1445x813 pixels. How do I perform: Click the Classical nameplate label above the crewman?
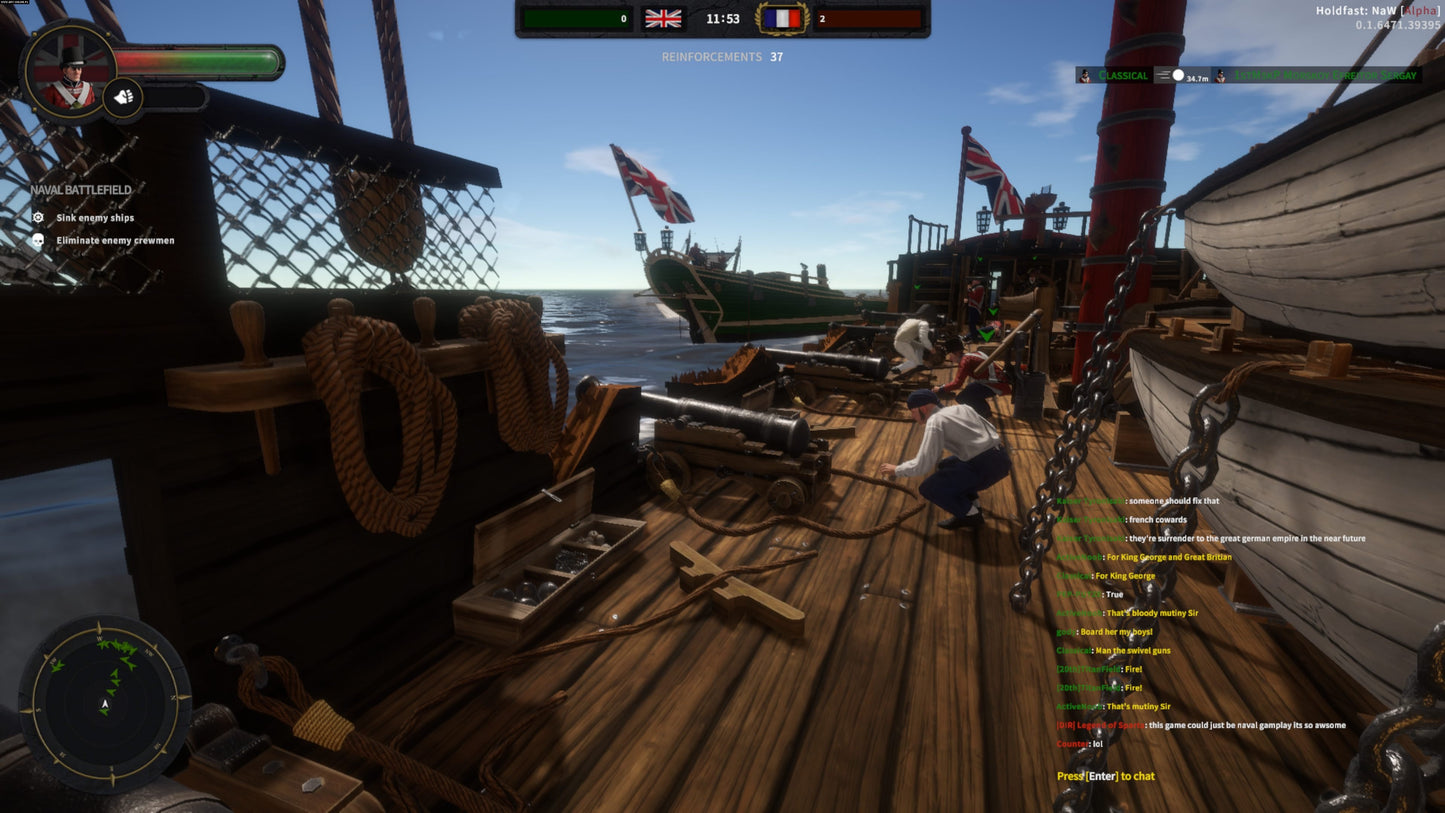pos(1122,75)
